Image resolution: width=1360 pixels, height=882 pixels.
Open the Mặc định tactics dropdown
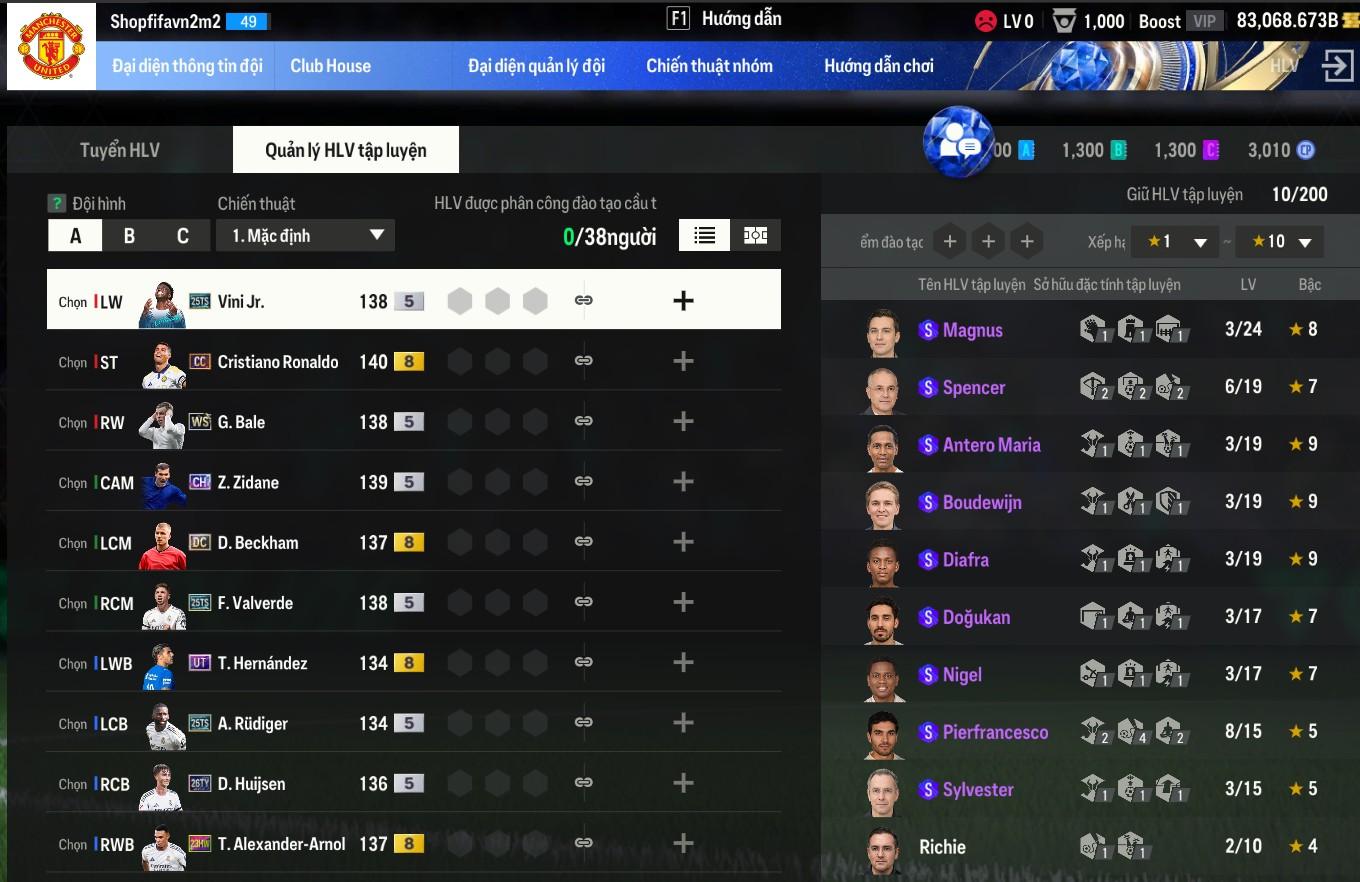(305, 236)
